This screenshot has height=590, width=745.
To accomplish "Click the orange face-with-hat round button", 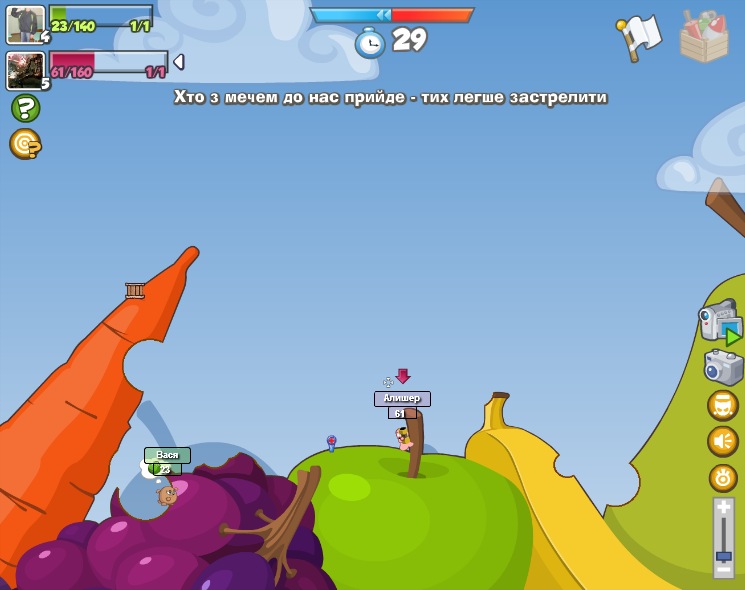I will [723, 405].
